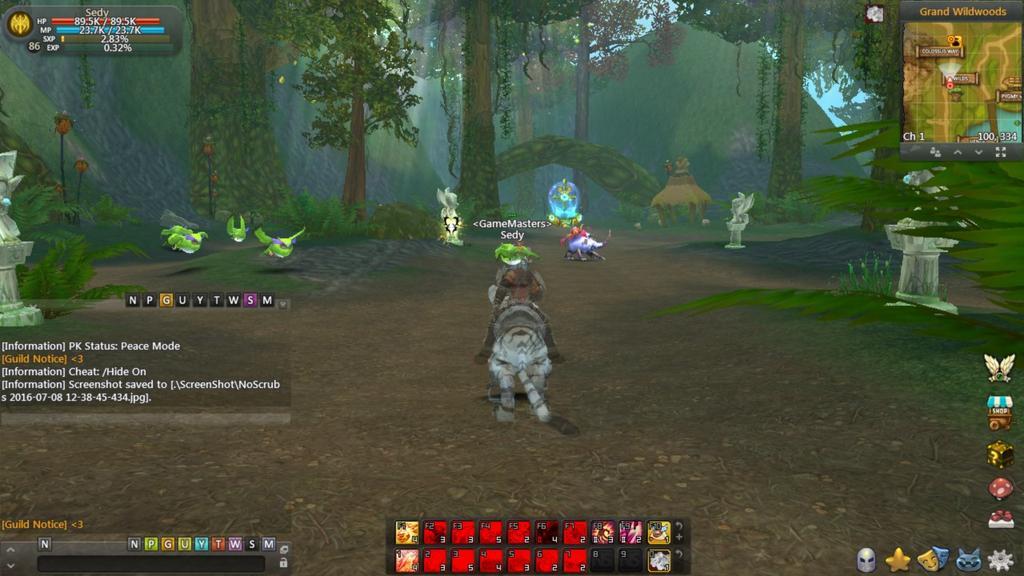Activate the F8 skill slot
Screen dimensions: 1024x576
pyautogui.click(x=603, y=532)
